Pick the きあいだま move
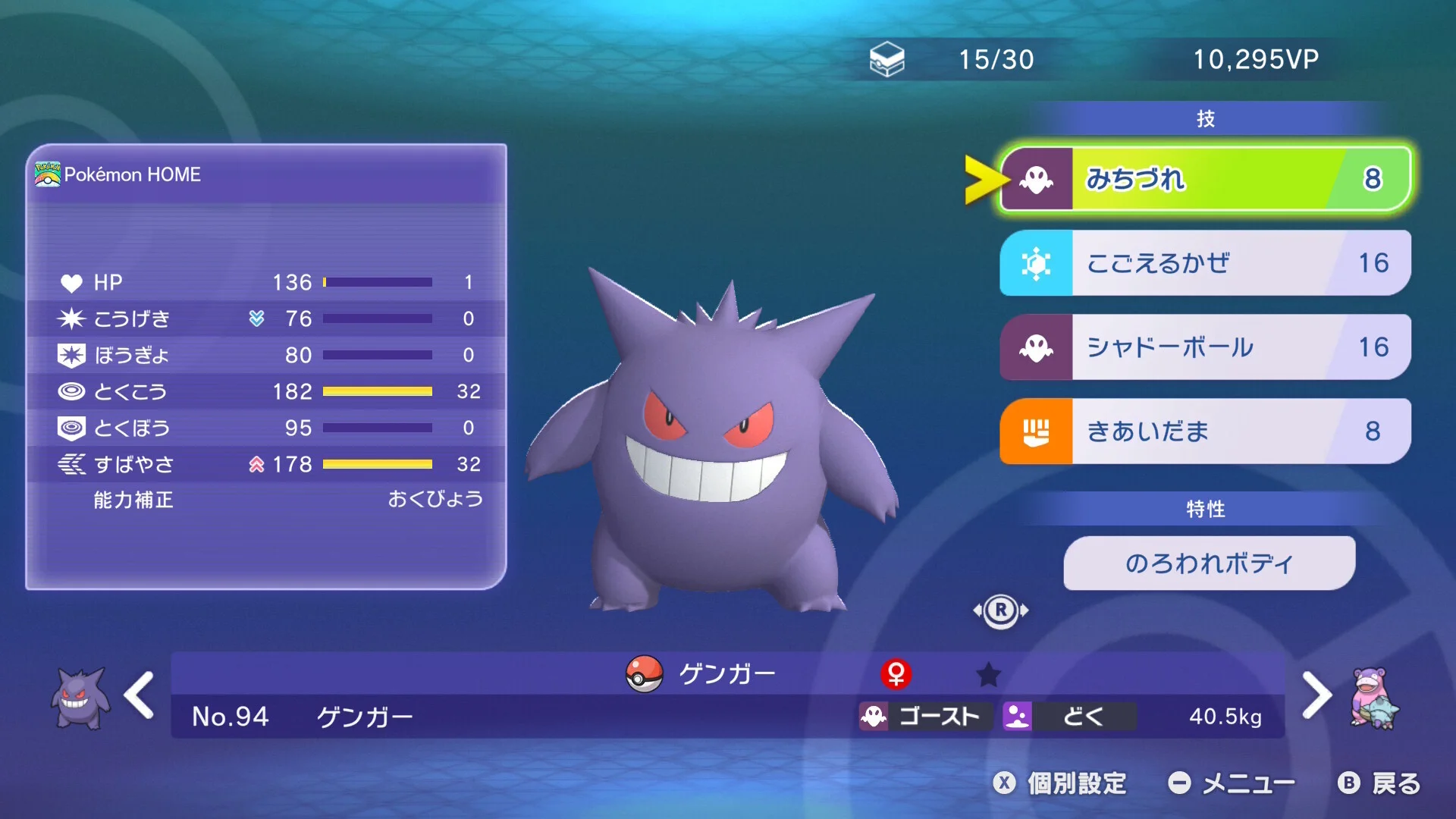 (x=1206, y=431)
